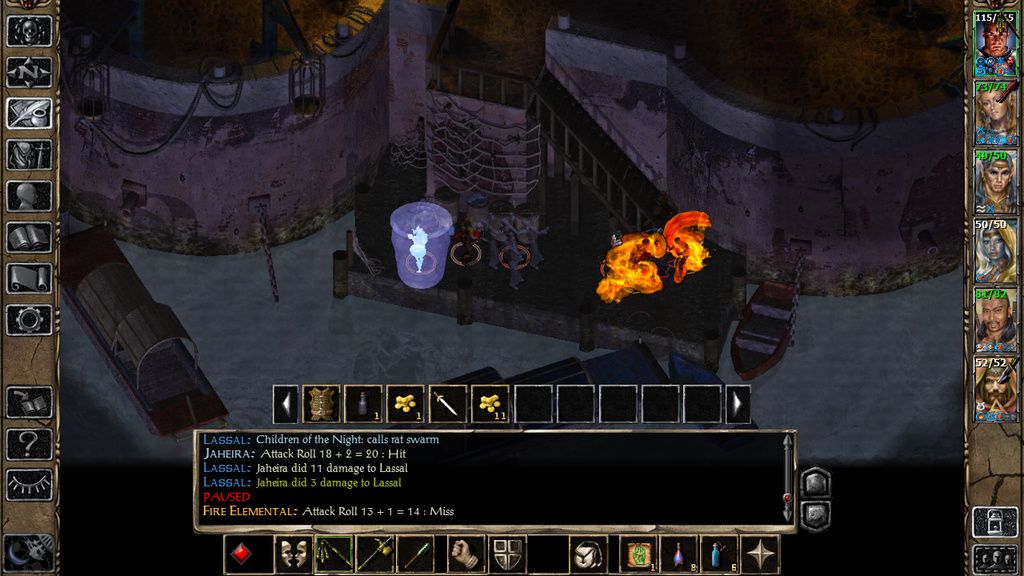Activate the twin masks ability button
The image size is (1024, 576).
[291, 554]
